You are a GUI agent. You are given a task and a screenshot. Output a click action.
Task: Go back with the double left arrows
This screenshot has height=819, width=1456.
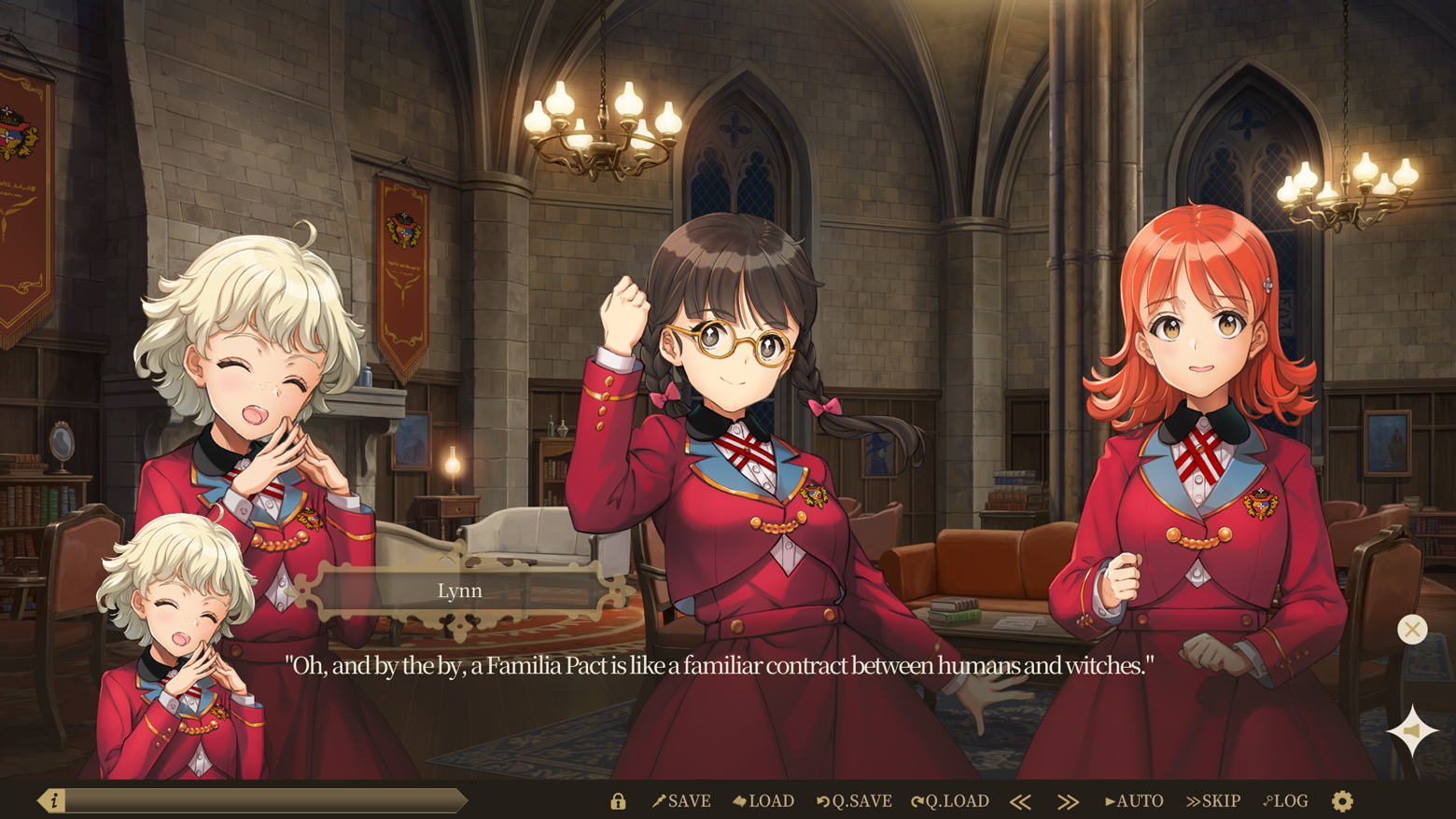pos(1020,801)
